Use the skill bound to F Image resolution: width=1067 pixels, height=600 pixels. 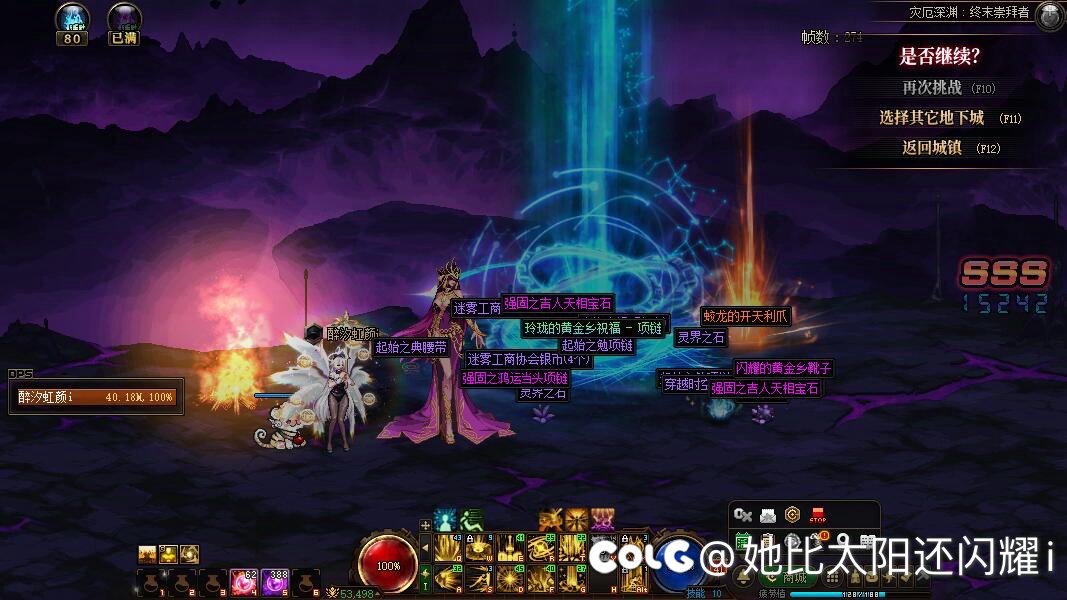click(x=541, y=578)
